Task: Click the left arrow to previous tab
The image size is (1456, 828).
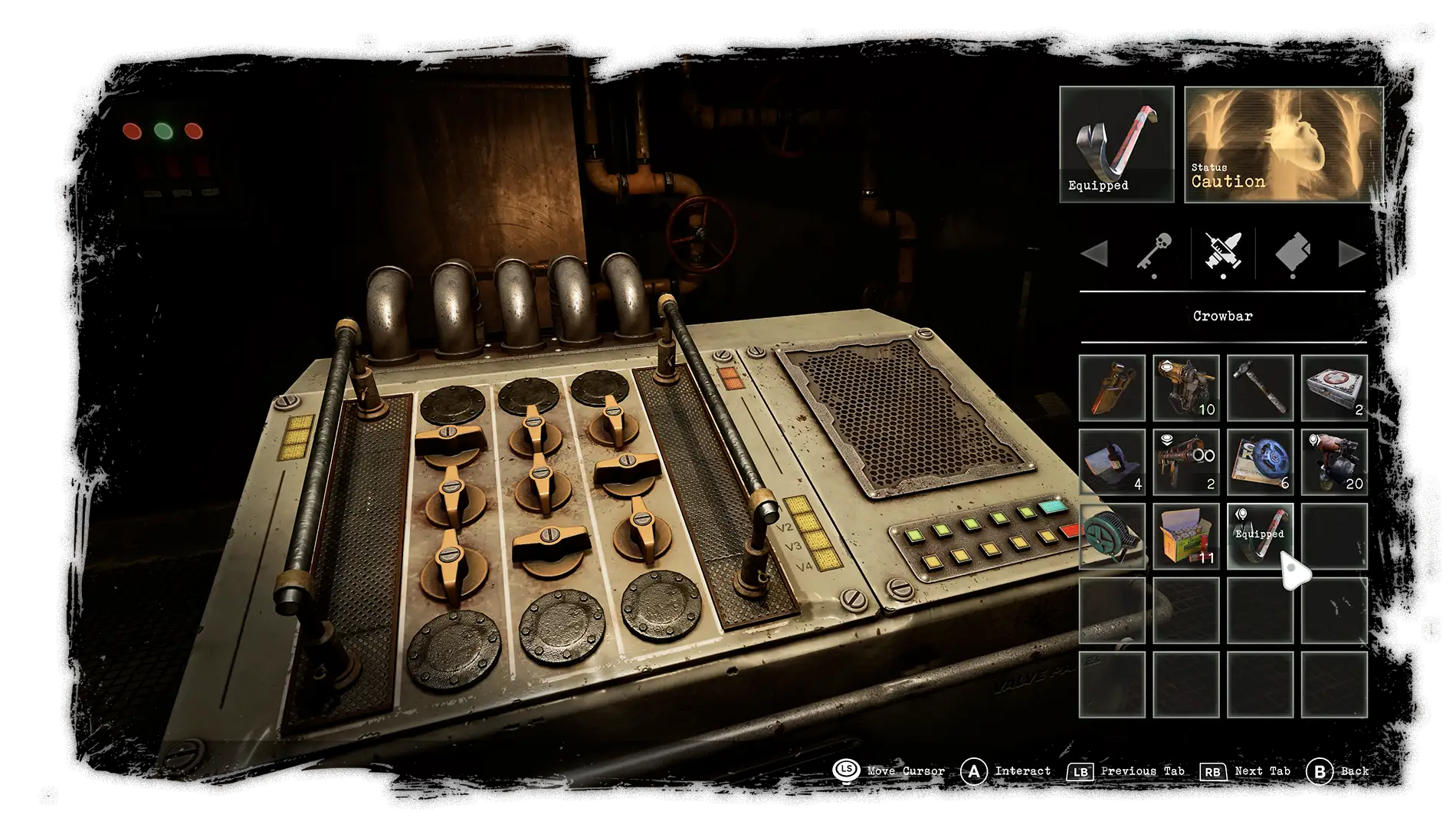Action: [x=1094, y=254]
